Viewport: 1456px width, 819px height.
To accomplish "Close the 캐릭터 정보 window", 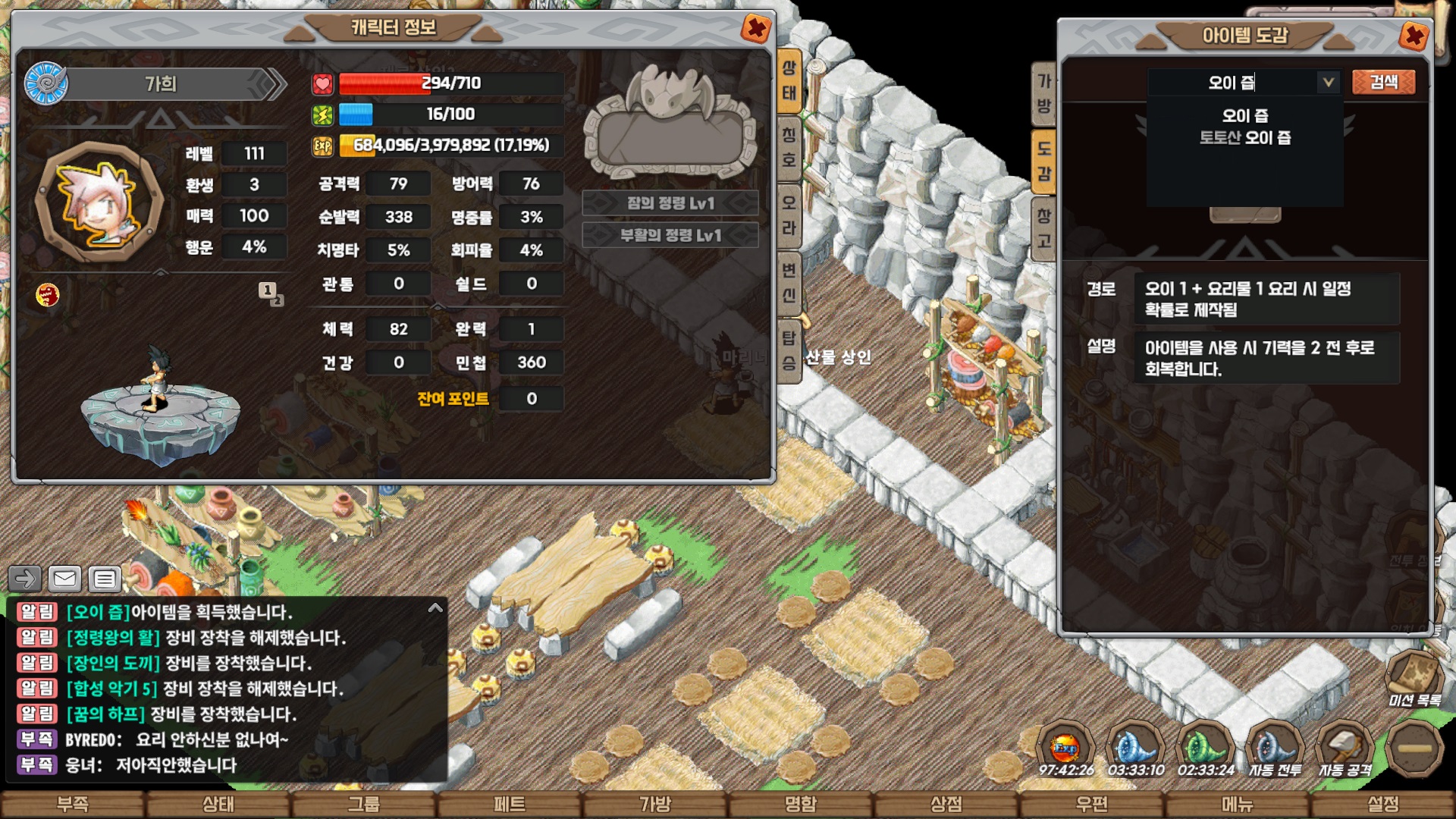I will pos(755,30).
